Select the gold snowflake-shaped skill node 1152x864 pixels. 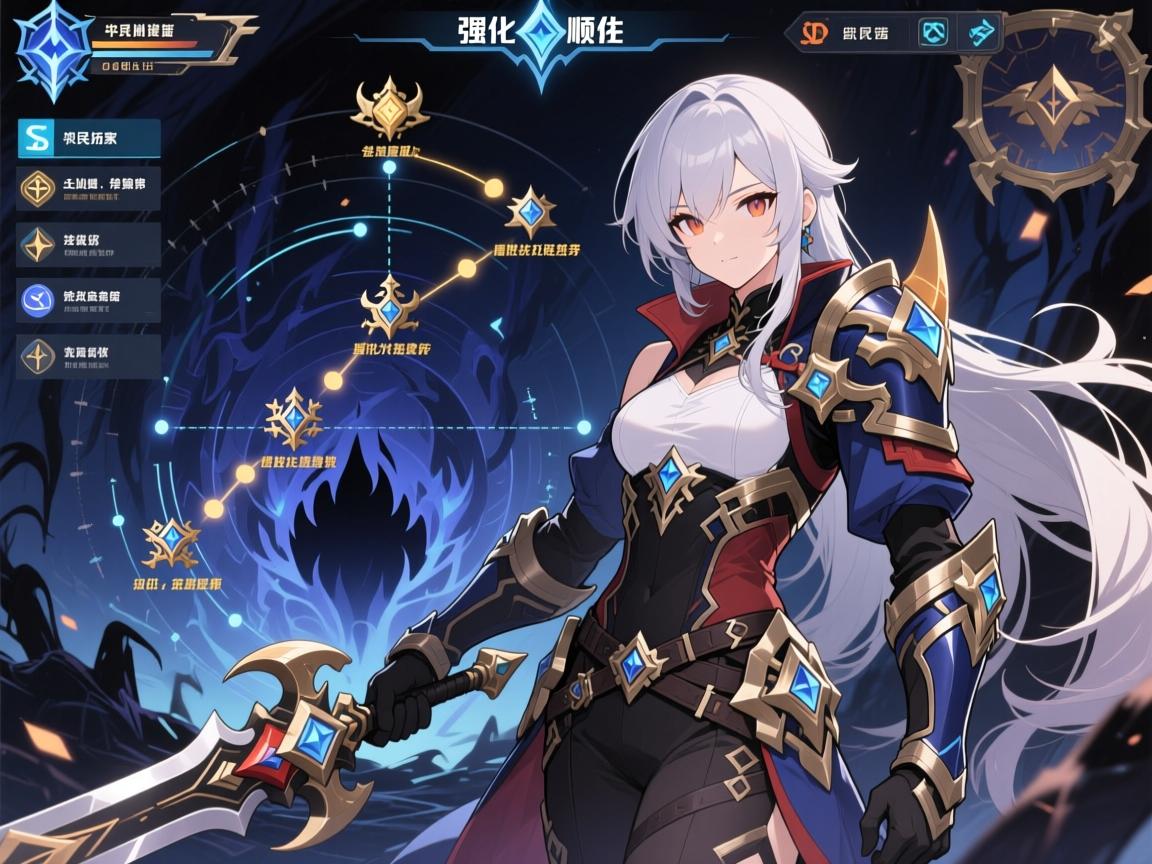click(x=293, y=420)
